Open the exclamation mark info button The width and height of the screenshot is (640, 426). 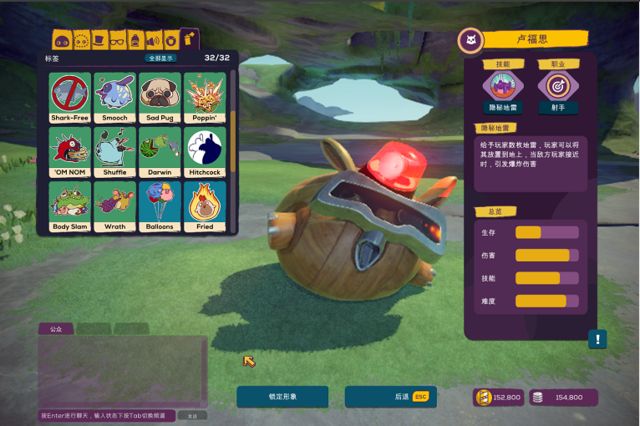click(598, 339)
